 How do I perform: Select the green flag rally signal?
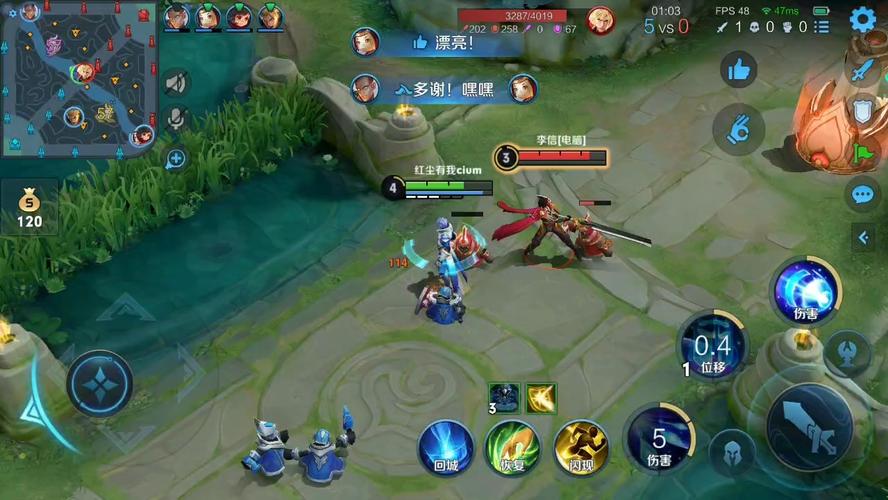coord(862,152)
